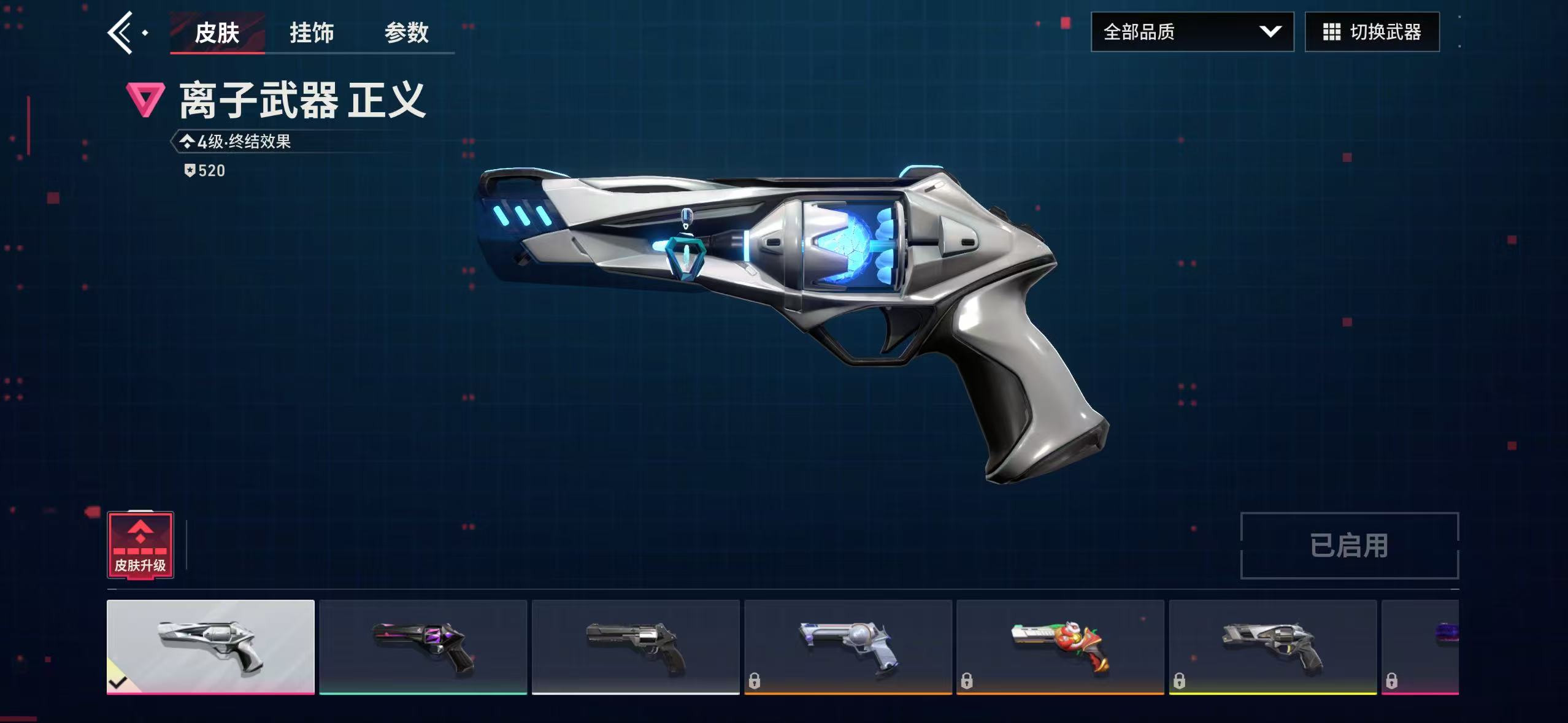Viewport: 1568px width, 723px height.
Task: Select the white ion revolver skin thumbnail
Action: click(x=210, y=646)
